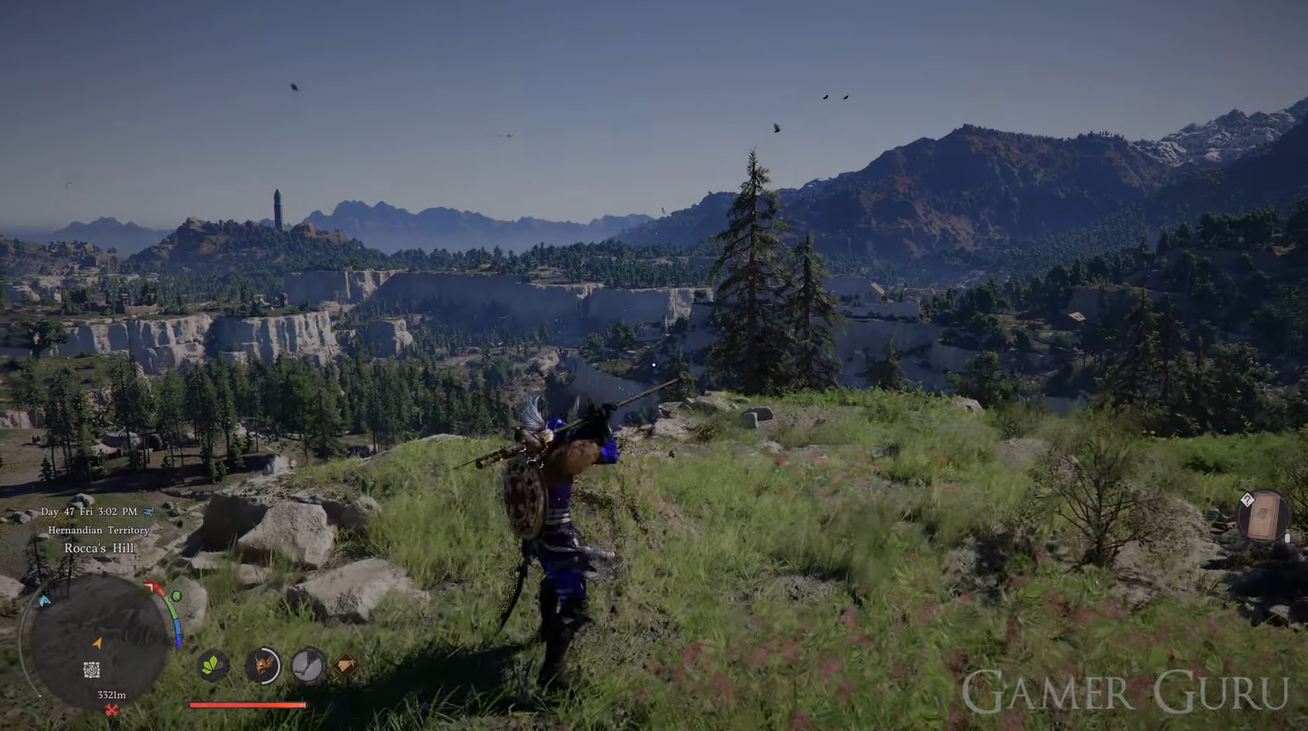Select the white square waypoint on minimap

[x=91, y=669]
